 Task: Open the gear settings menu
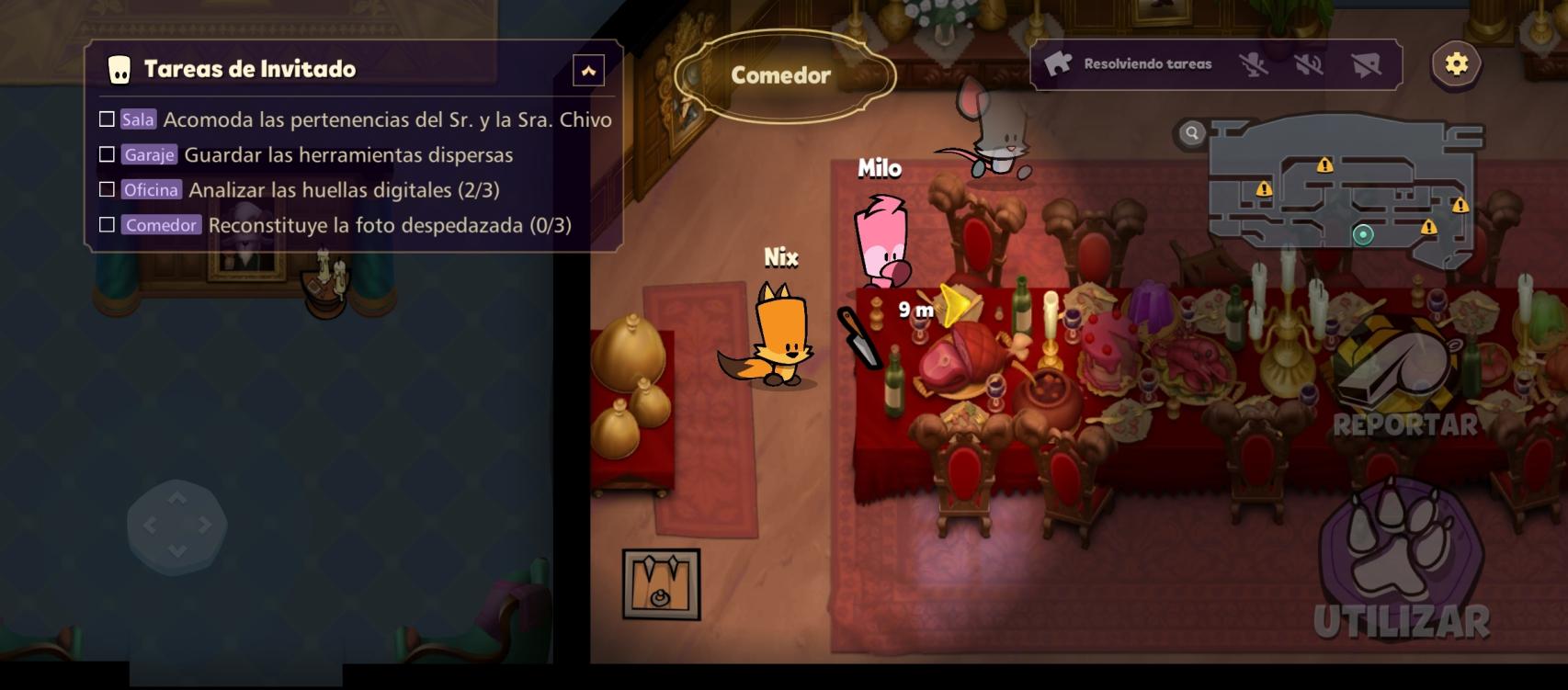coord(1456,64)
